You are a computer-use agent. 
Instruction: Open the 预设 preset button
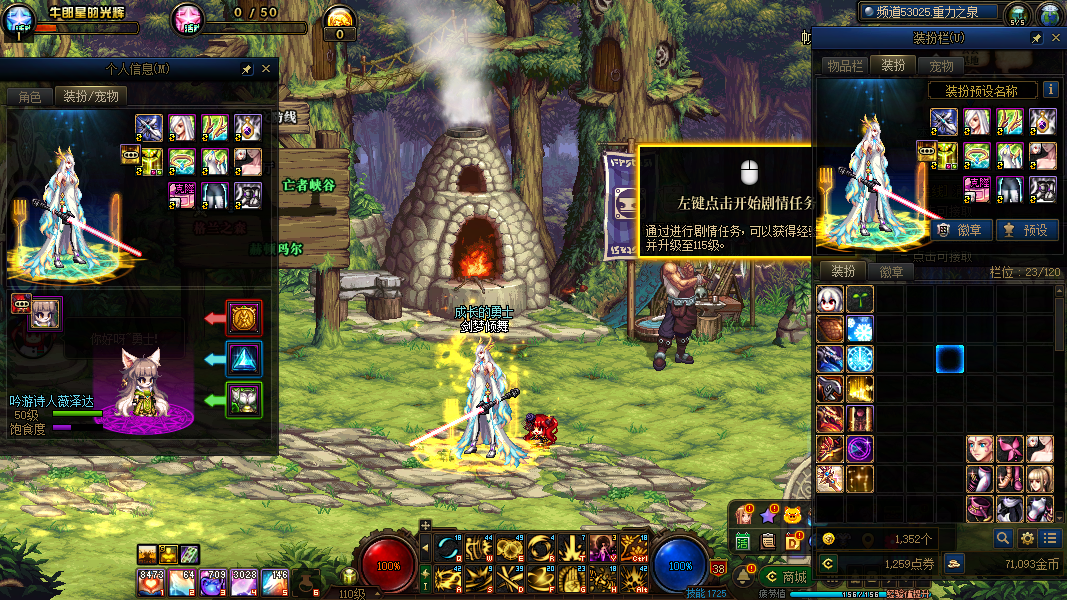[x=1027, y=230]
